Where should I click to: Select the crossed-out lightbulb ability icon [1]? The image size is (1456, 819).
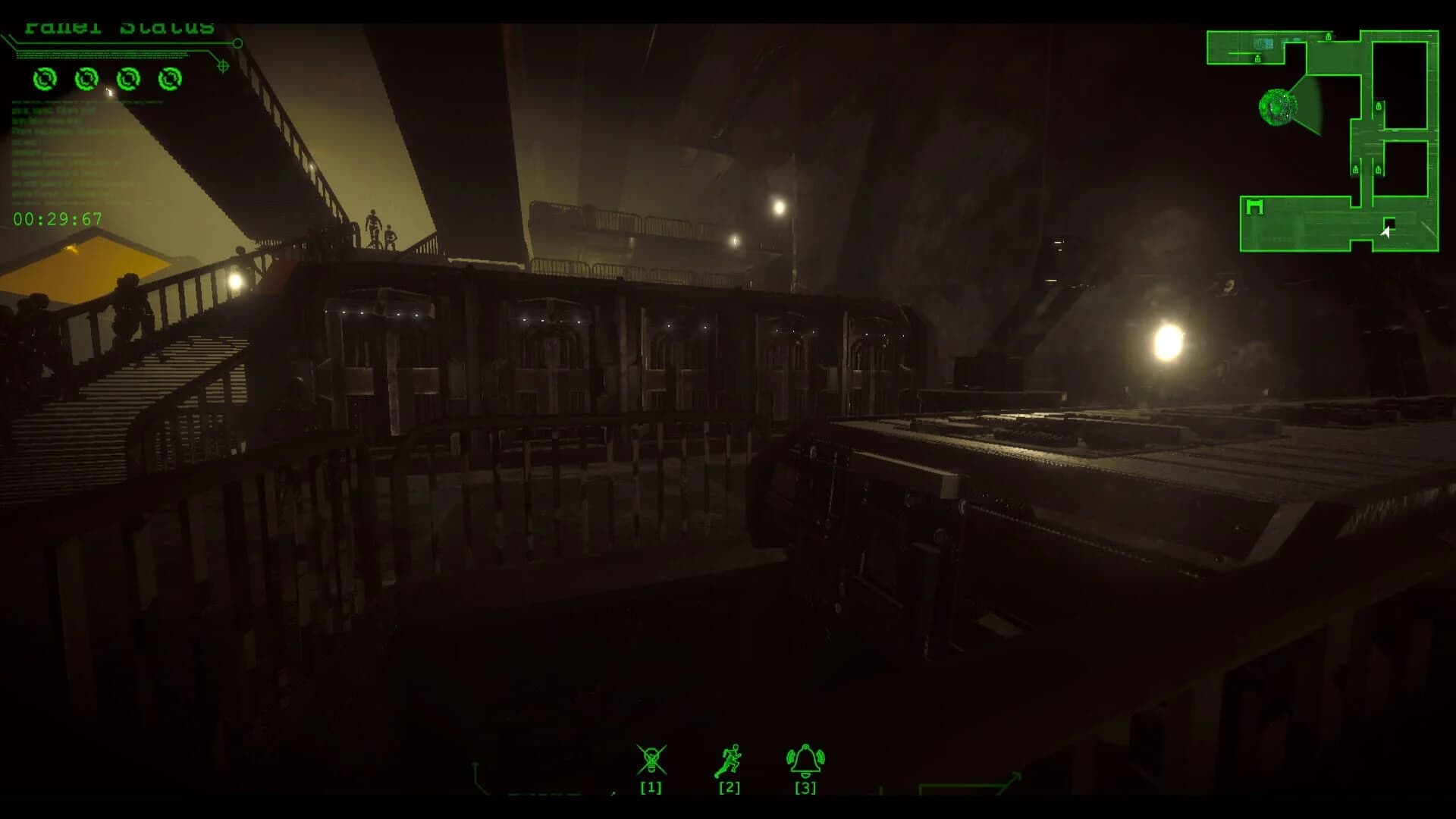pos(652,758)
